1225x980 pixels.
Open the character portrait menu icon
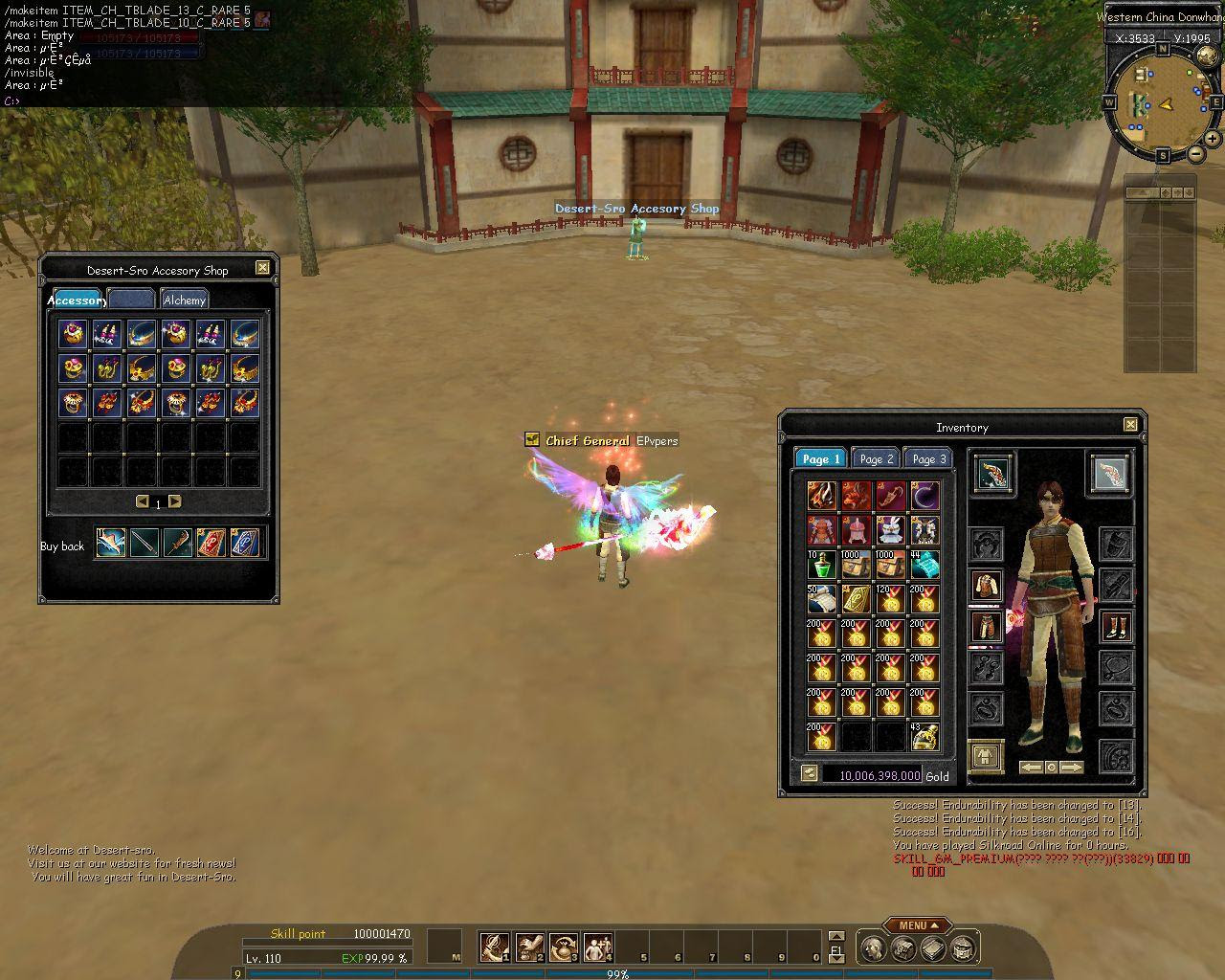coord(873,948)
